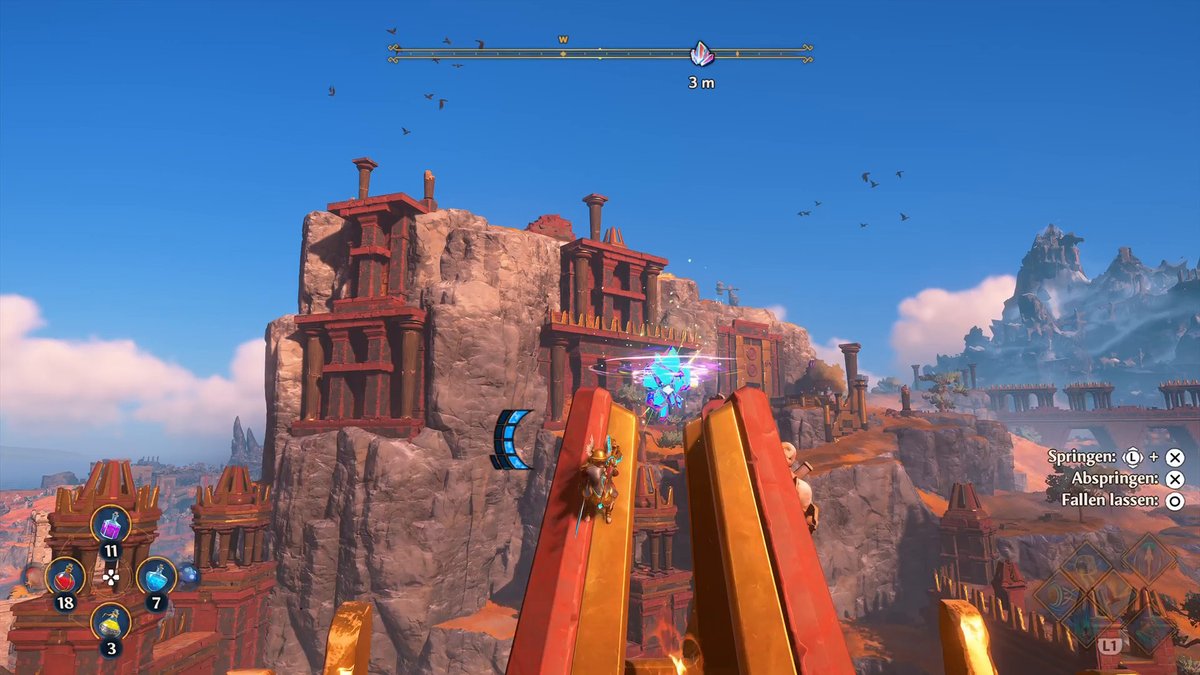
Task: Click the W west marker on the compass
Action: 563,40
